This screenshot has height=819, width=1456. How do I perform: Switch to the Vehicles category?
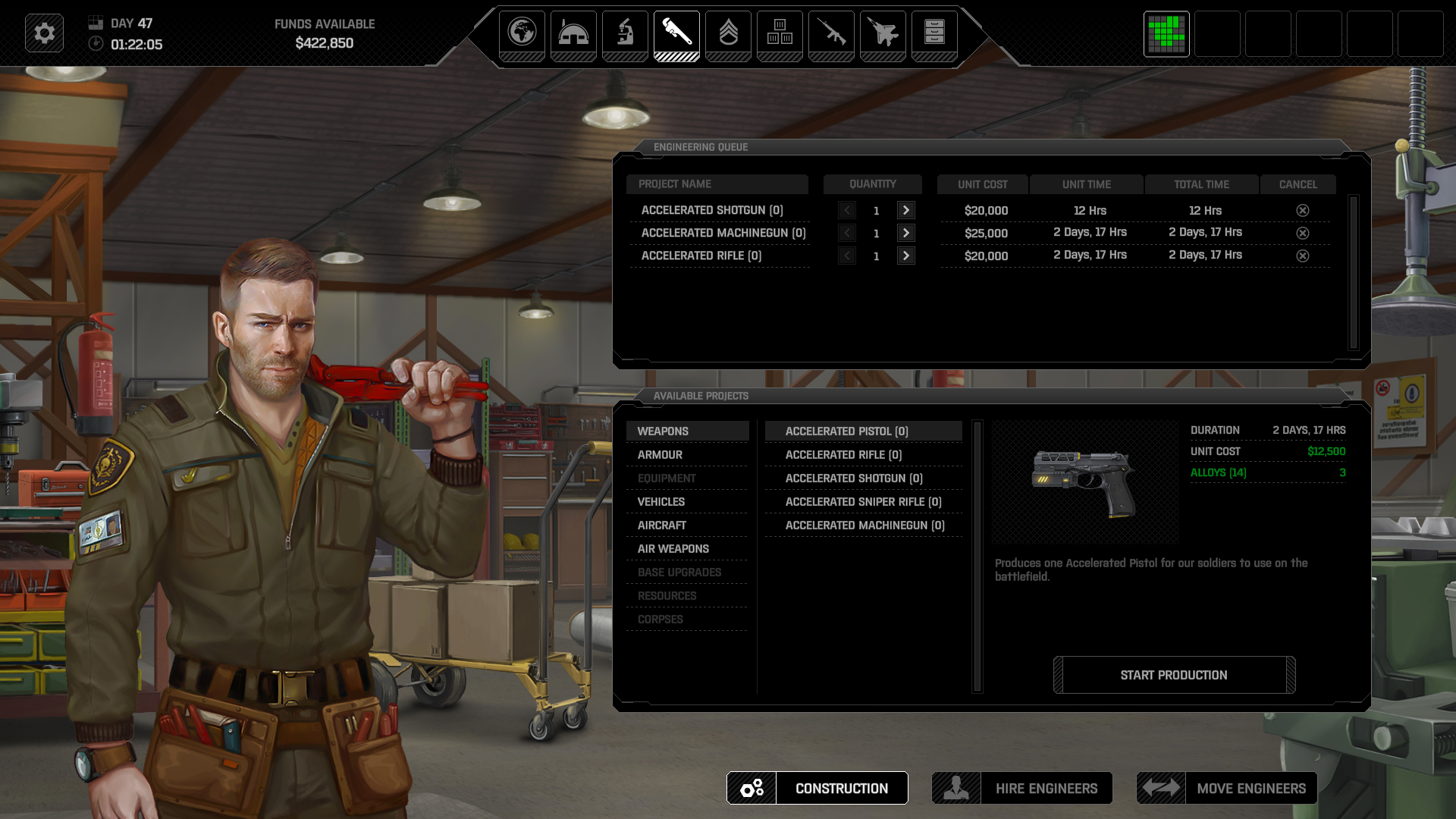661,502
